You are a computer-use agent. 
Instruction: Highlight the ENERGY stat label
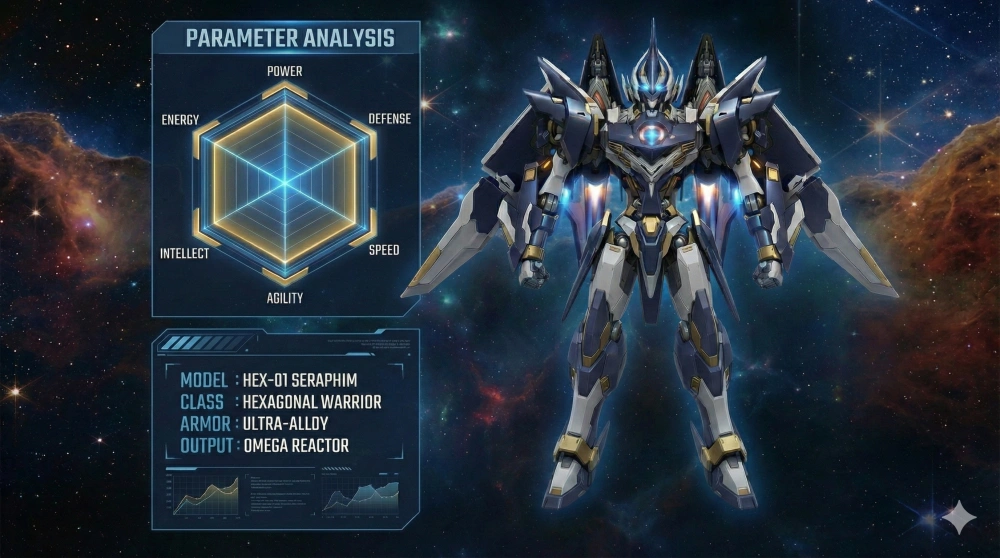click(x=180, y=120)
